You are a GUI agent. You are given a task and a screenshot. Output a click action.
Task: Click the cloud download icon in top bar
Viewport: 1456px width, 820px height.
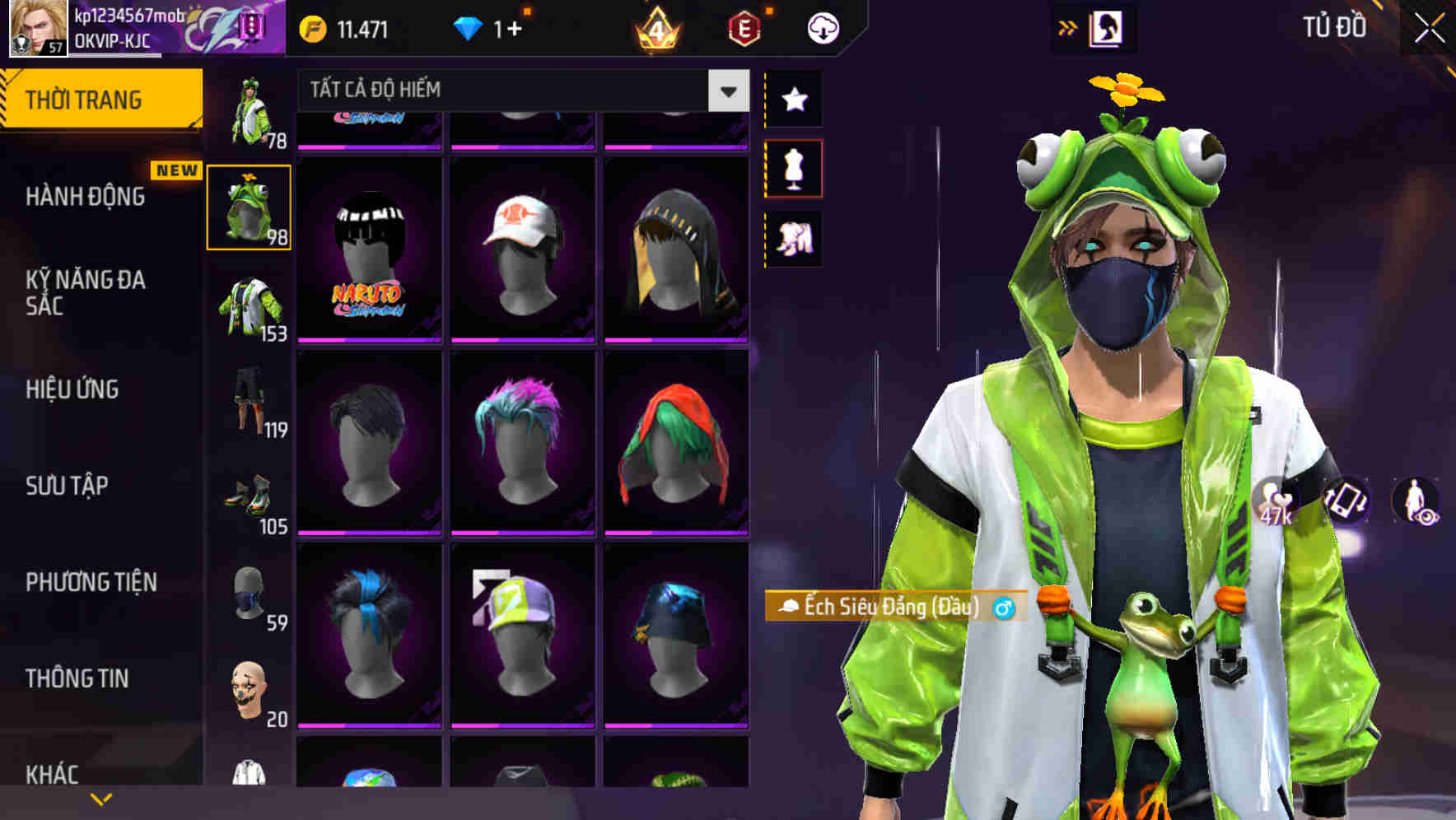(x=822, y=27)
